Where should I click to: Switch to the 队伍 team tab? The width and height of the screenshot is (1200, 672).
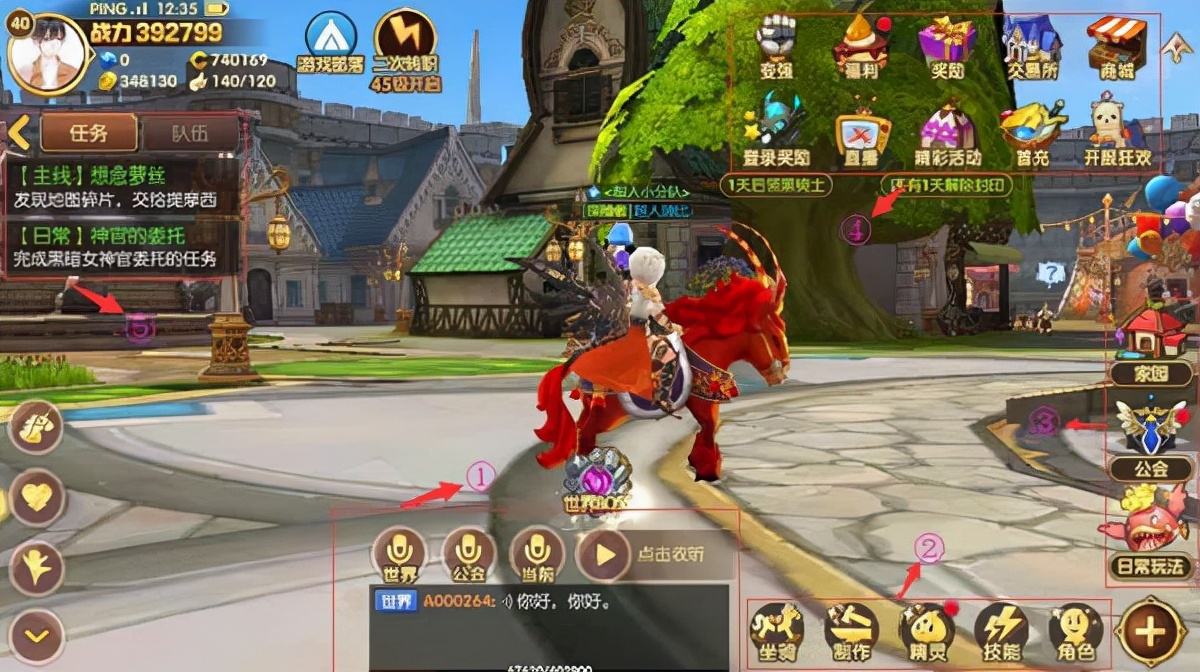[x=189, y=131]
